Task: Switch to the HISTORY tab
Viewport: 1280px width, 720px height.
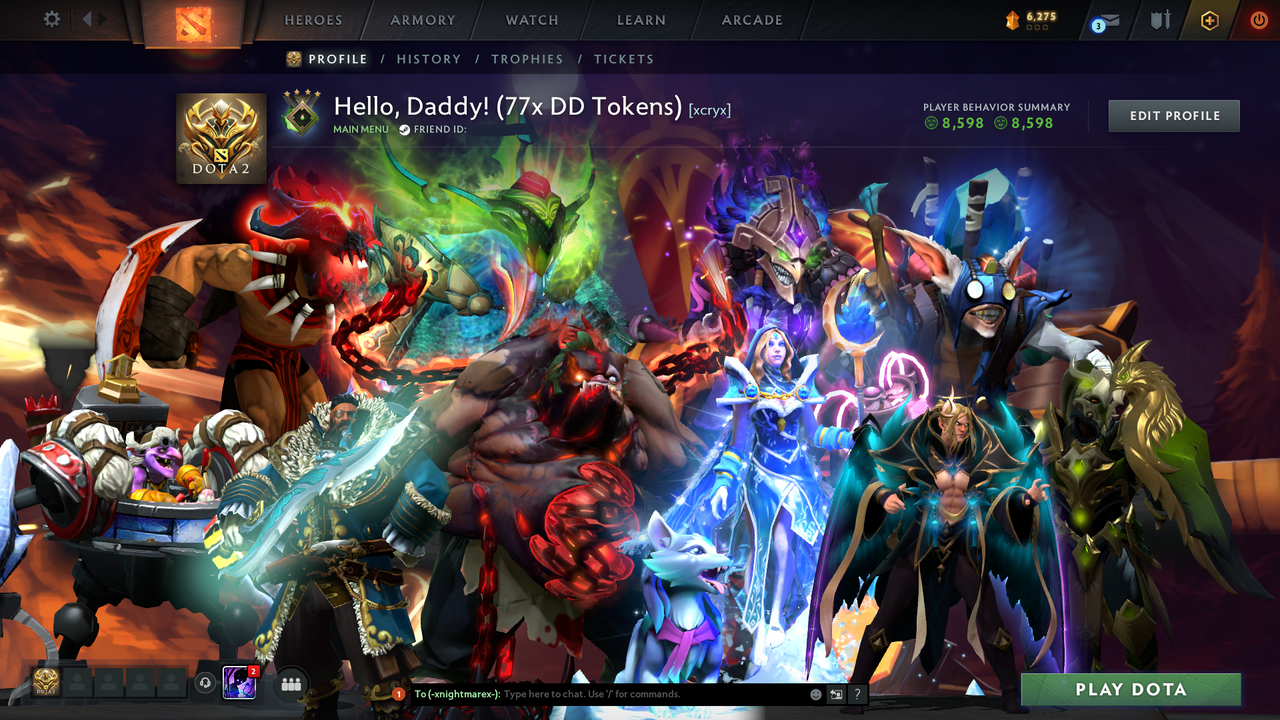Action: point(428,59)
